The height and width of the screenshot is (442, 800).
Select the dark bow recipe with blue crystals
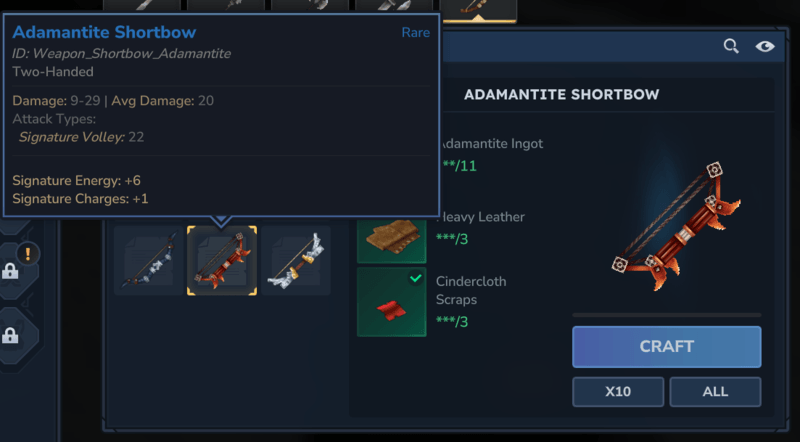pyautogui.click(x=148, y=261)
